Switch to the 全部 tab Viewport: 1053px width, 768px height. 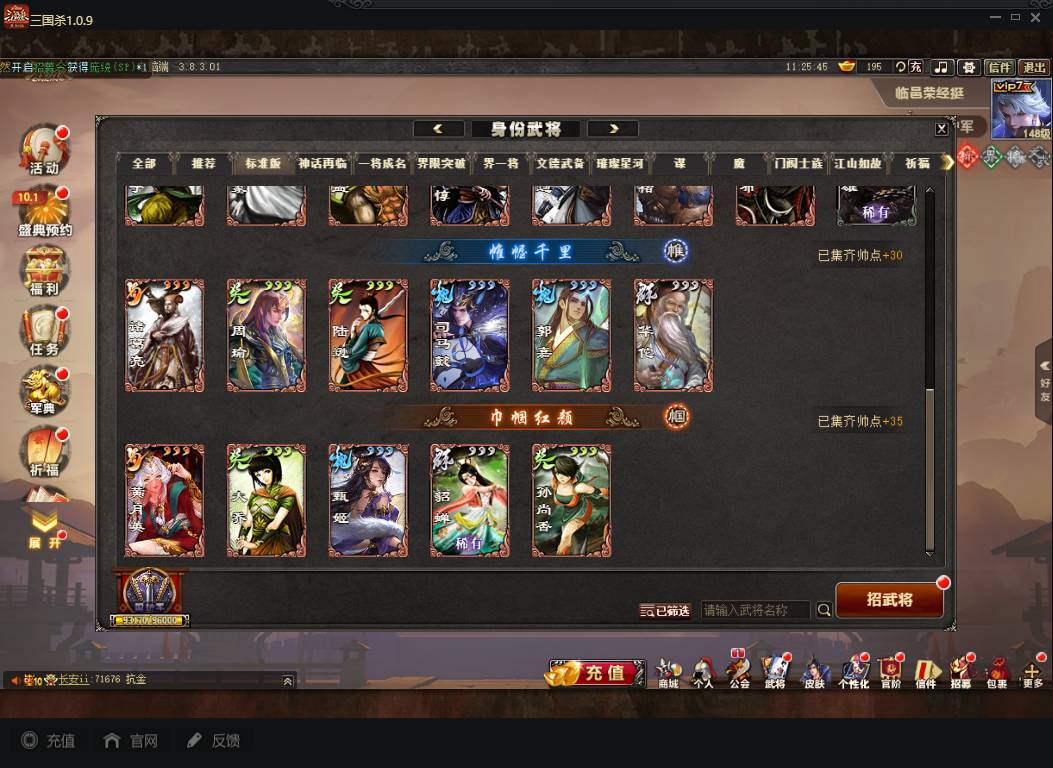coord(144,163)
